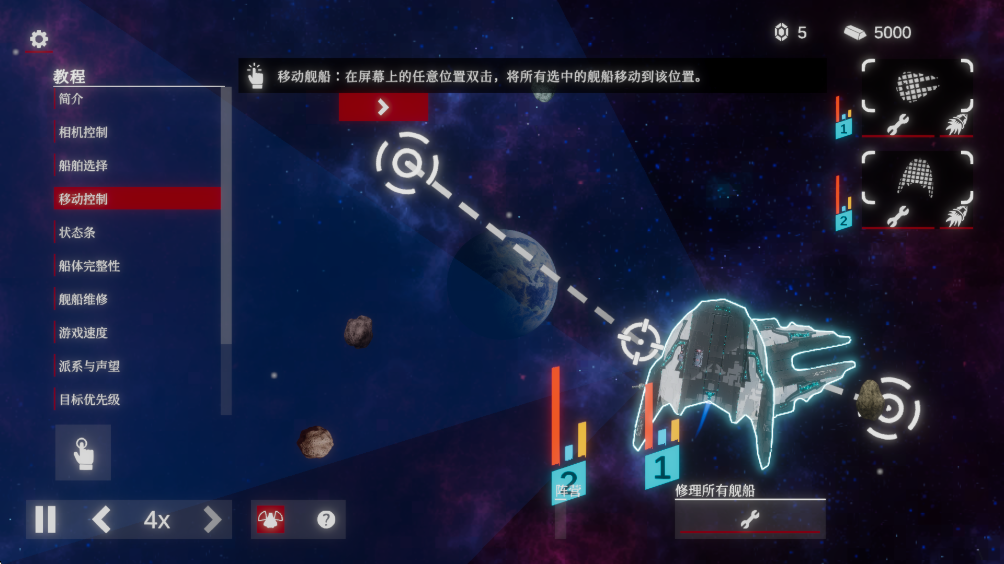
Task: Activate the 修理所有舰船 wrench button
Action: (x=749, y=518)
